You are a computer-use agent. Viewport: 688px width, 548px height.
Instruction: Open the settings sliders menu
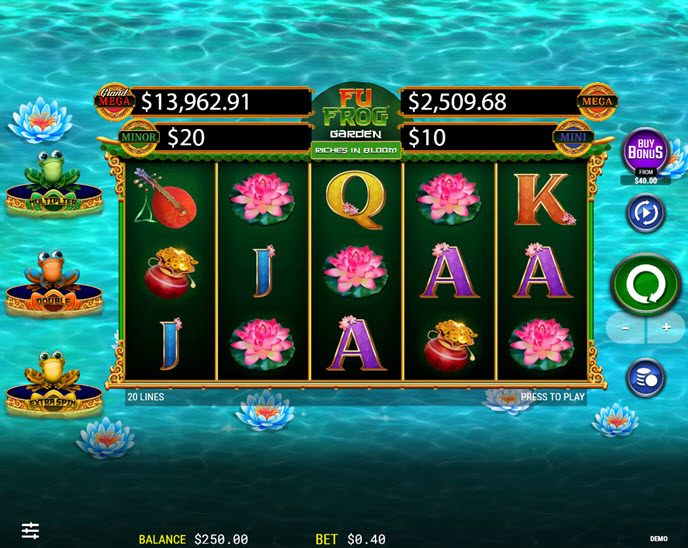pyautogui.click(x=31, y=530)
